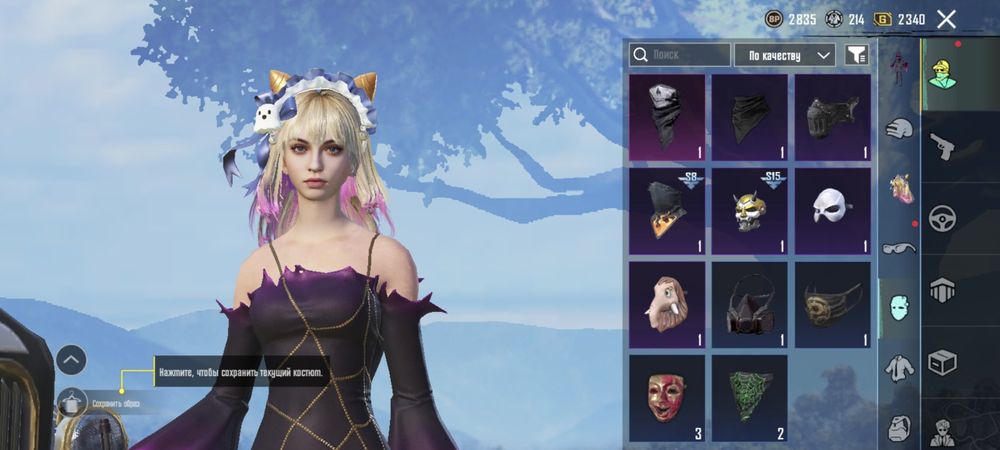
Task: Choose the black armored half-mask item
Action: 832,117
